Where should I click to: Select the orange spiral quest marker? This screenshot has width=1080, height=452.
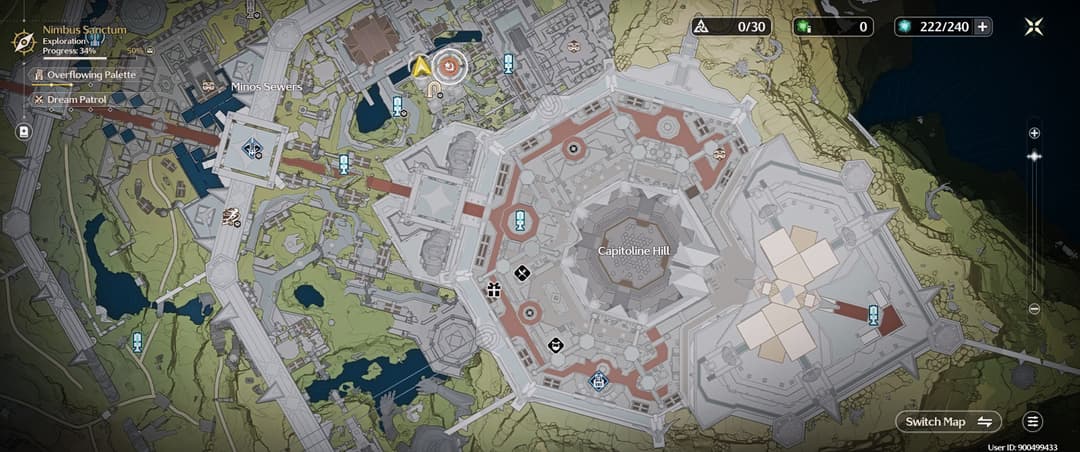[451, 67]
